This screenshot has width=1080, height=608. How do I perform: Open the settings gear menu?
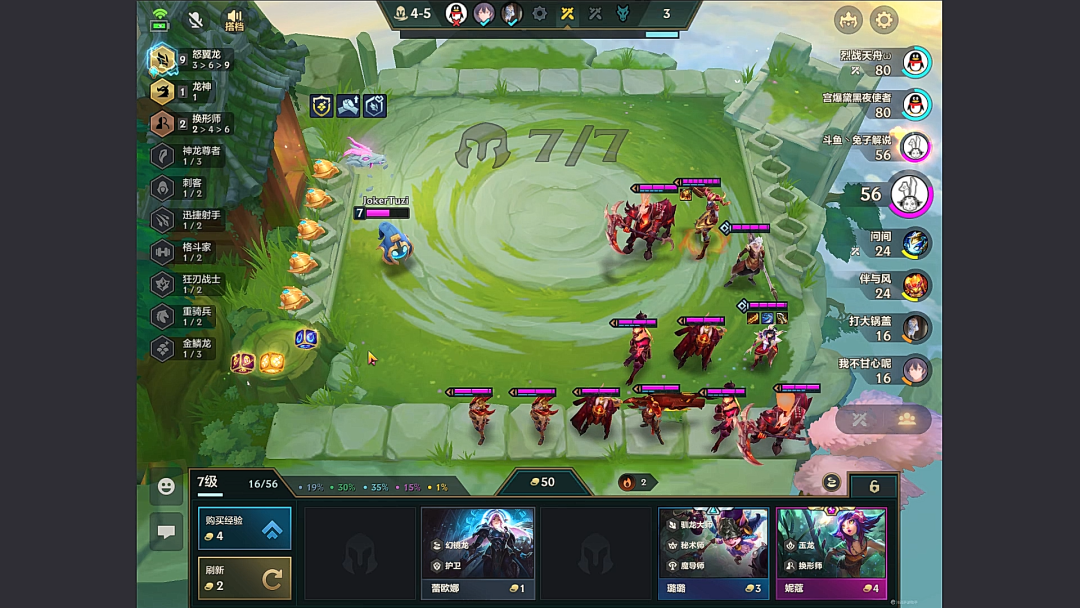pos(884,20)
